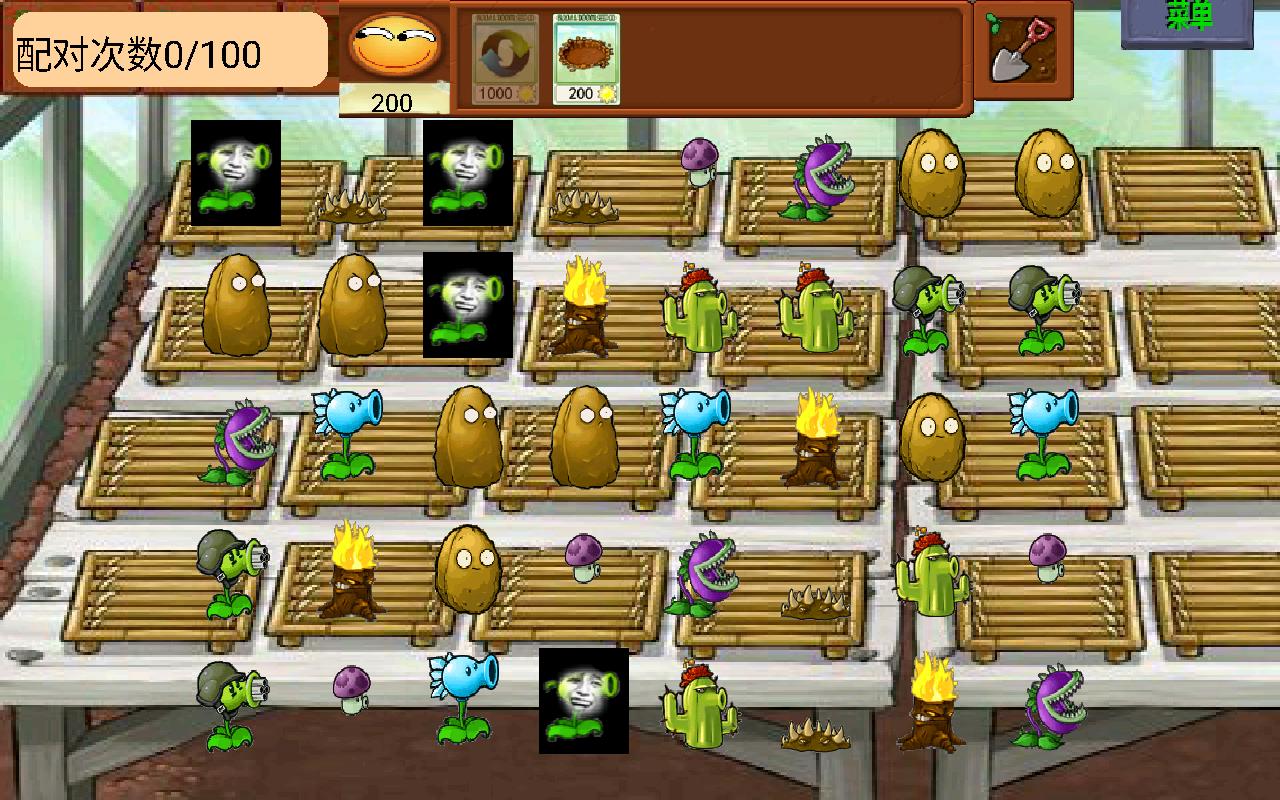Select the 200-sun dirt pile seed packet
Screen dimensions: 1280x800
(586, 59)
